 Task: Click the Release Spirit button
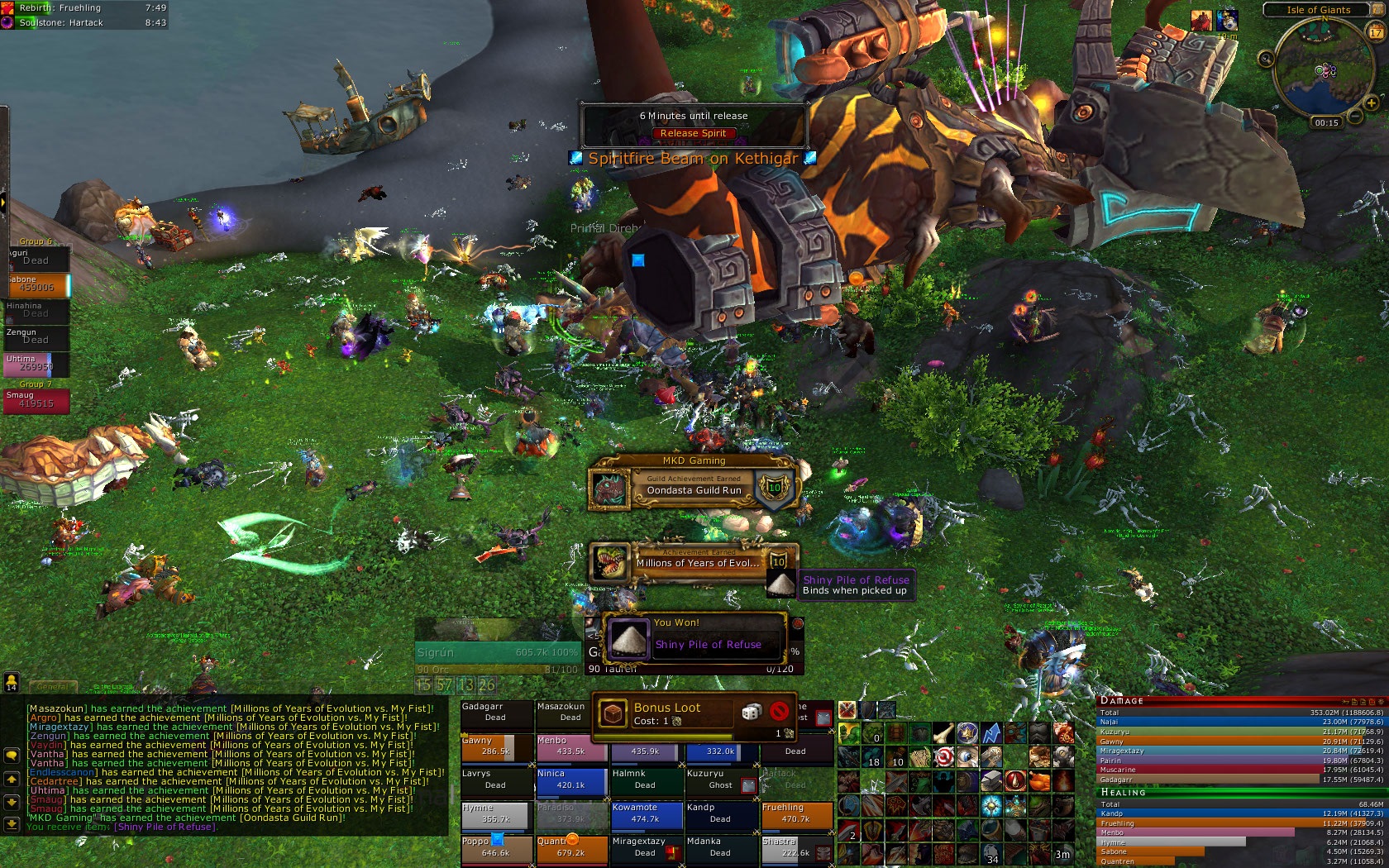[x=693, y=133]
